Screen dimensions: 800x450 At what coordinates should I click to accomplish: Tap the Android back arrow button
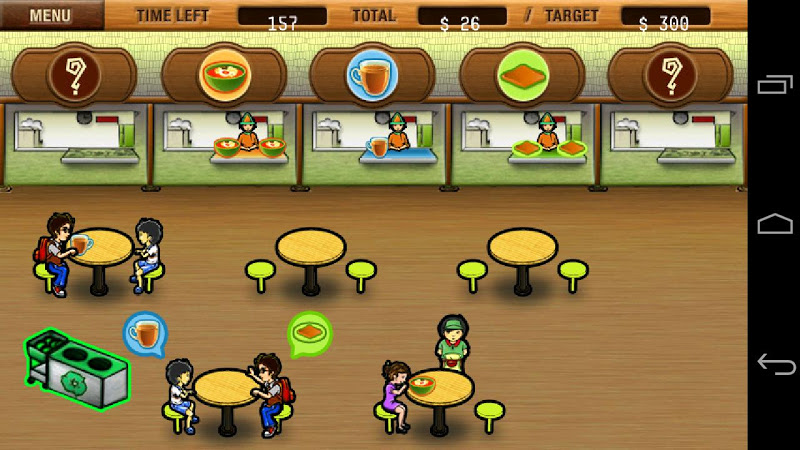click(x=775, y=363)
